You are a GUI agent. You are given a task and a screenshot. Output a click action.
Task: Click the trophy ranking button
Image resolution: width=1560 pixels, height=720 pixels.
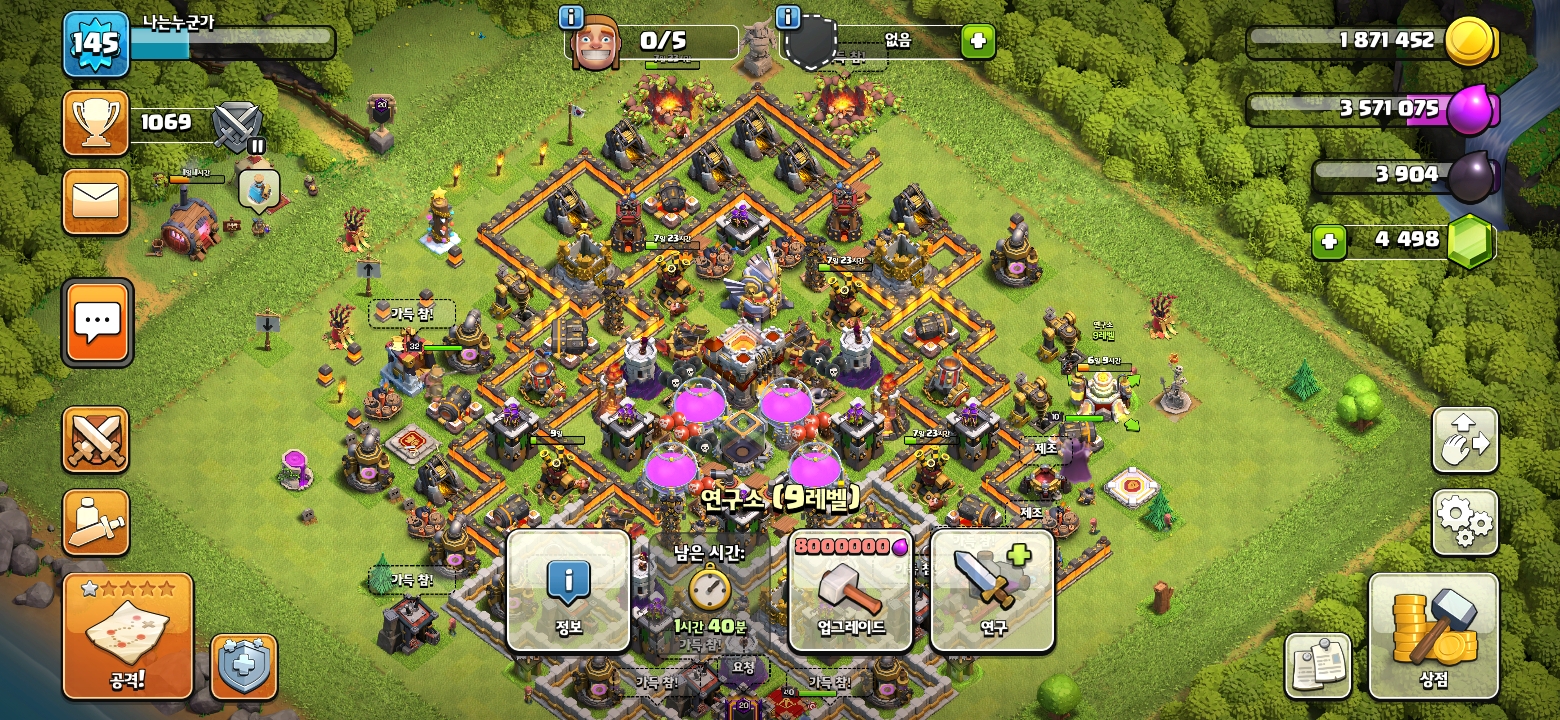96,123
